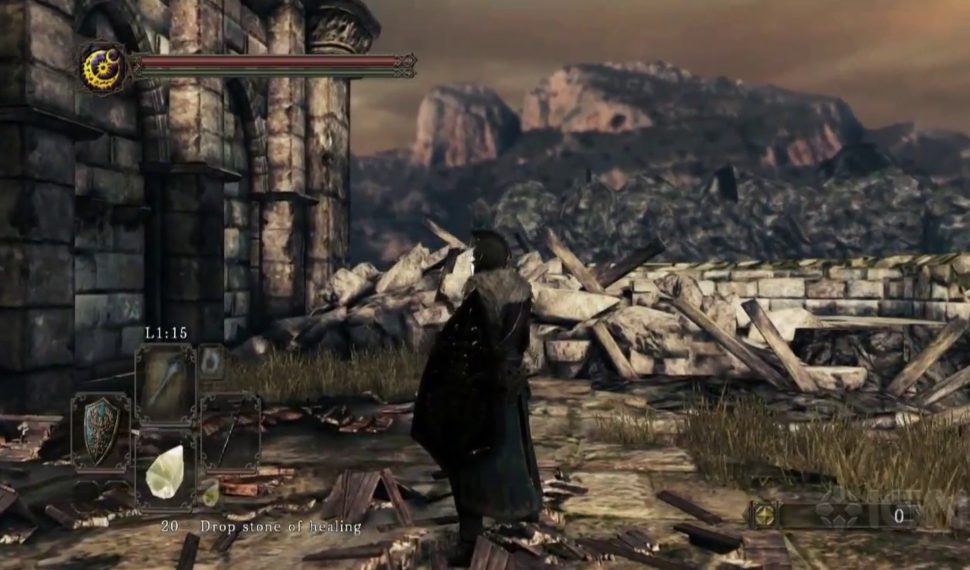Select the blue shield left-hand slot

(100, 431)
